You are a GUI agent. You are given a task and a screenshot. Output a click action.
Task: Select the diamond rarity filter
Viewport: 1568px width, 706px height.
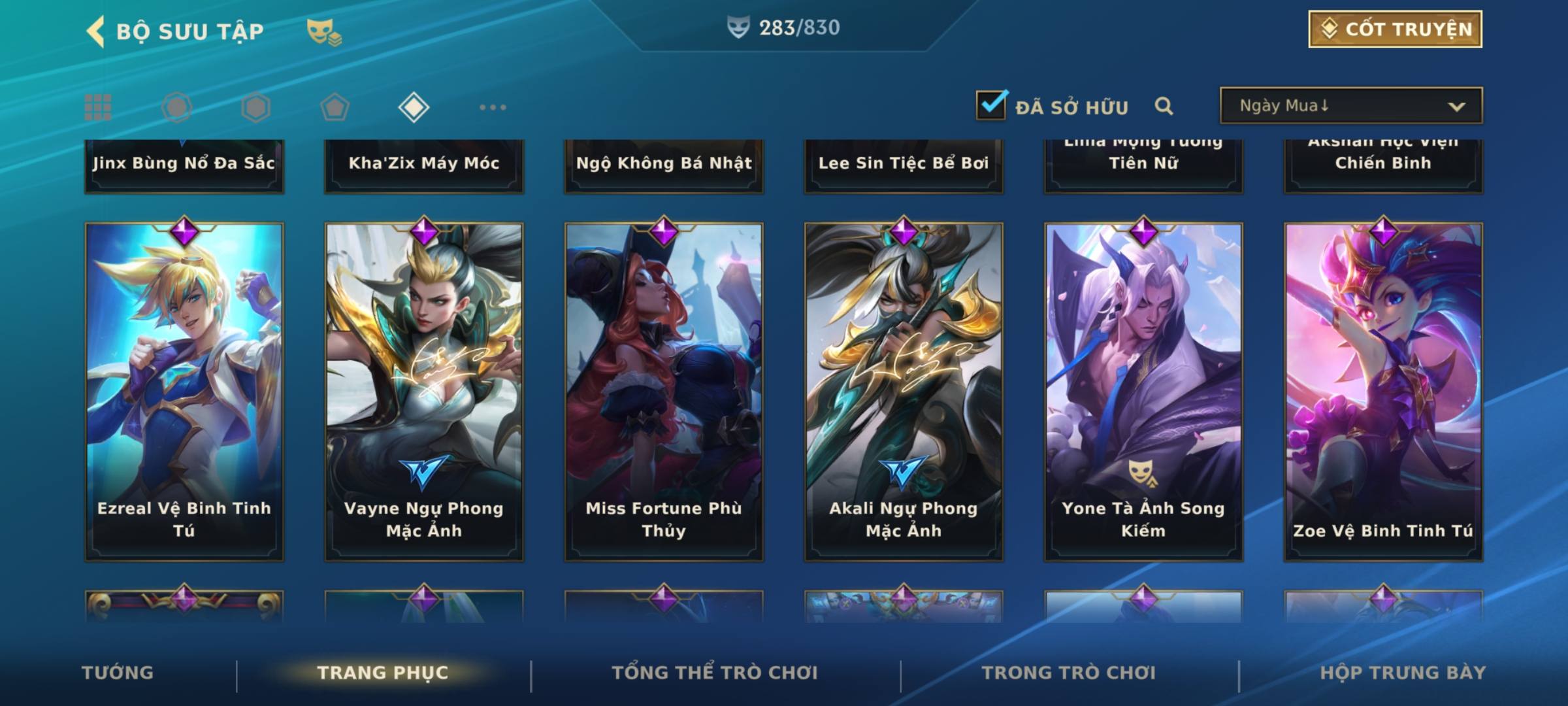click(414, 107)
